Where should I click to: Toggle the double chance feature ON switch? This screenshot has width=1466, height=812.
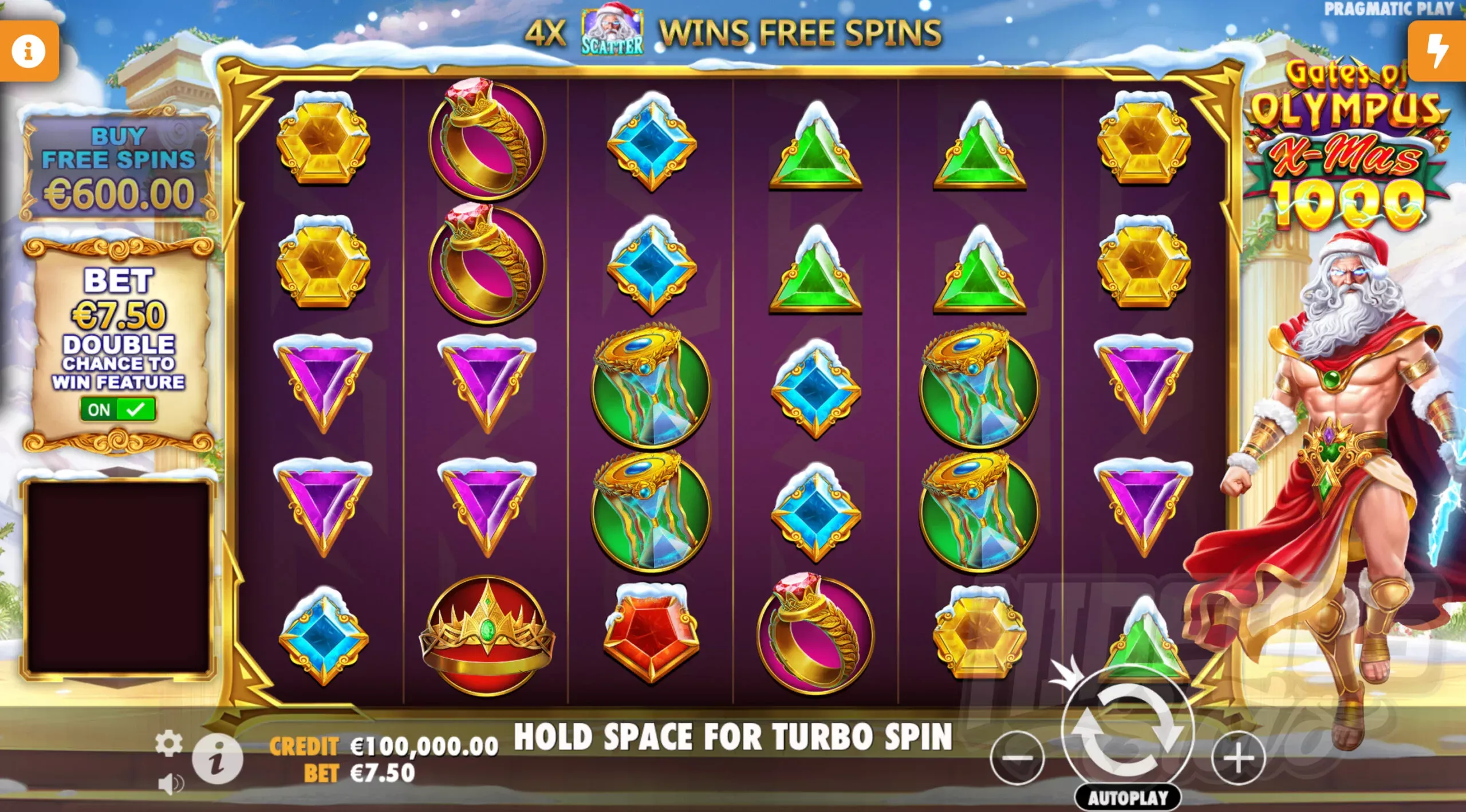click(118, 409)
